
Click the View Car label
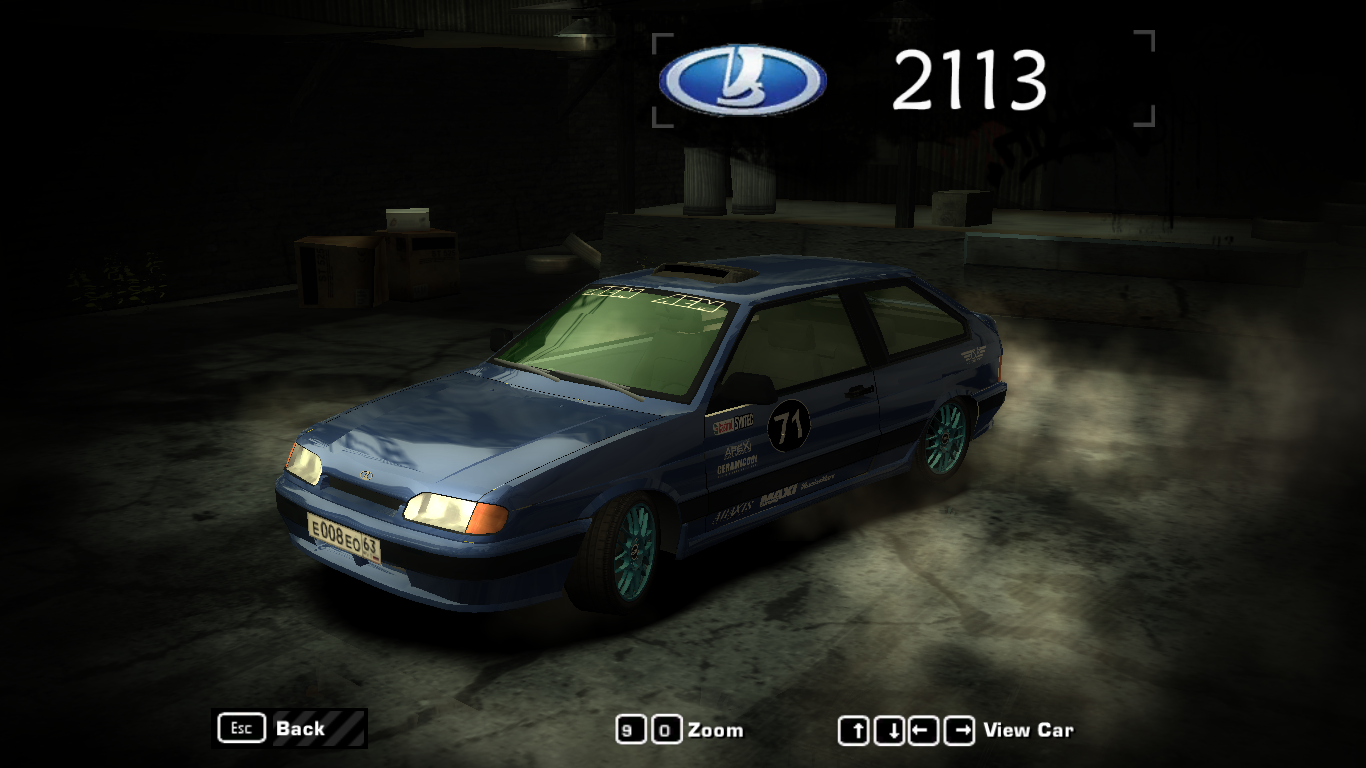point(1028,730)
